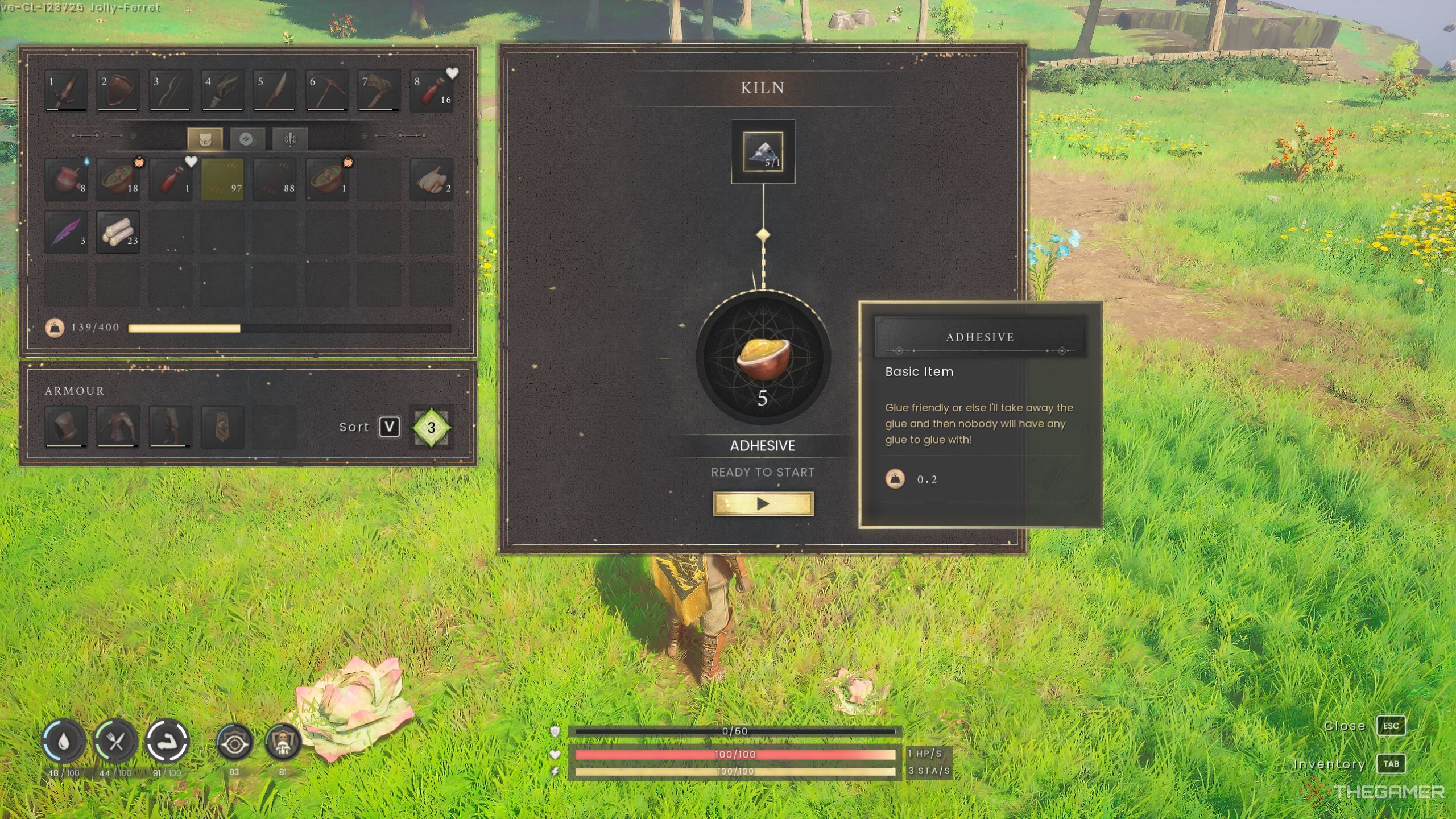
Task: Open the third inventory tab with spiked emblem
Action: 290,139
